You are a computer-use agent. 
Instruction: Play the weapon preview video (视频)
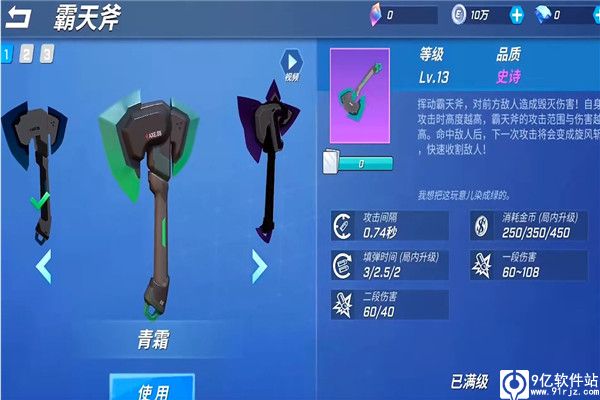(291, 64)
